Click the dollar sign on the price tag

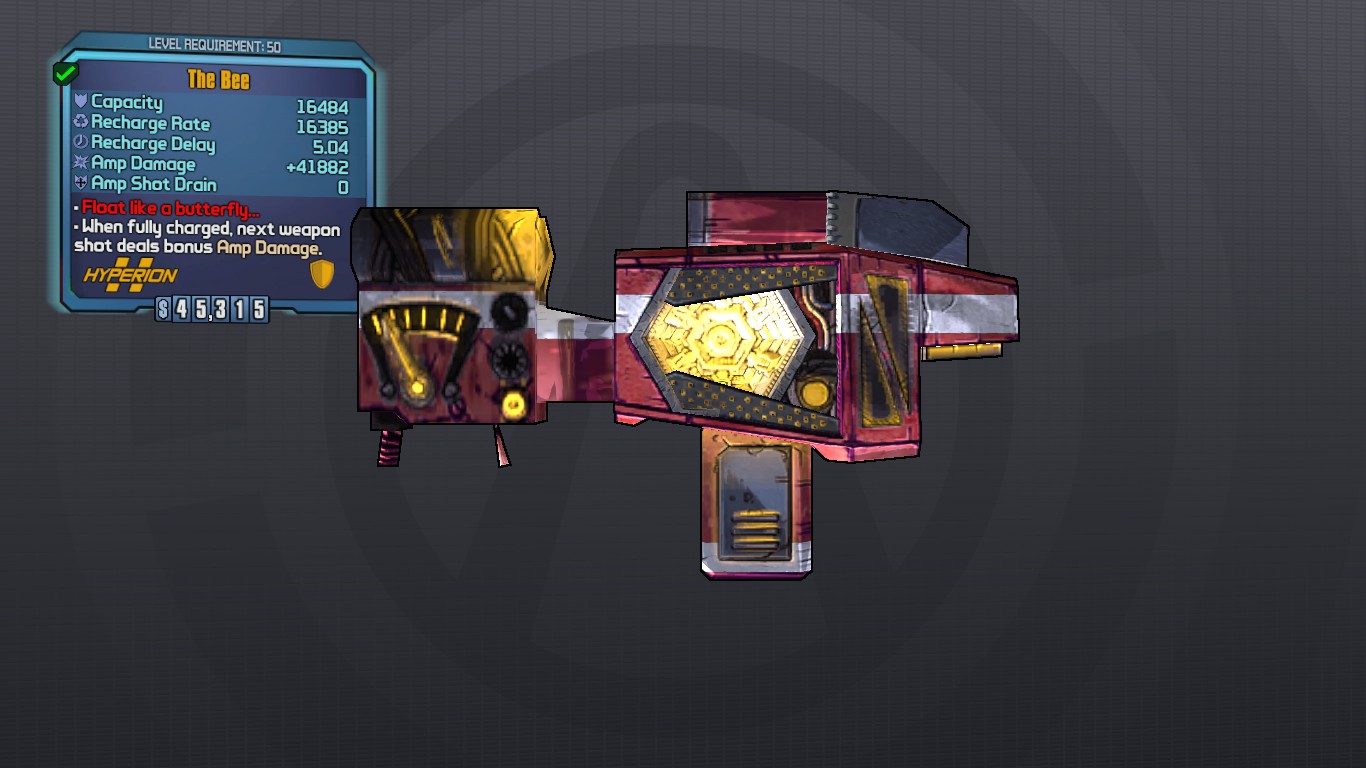163,311
